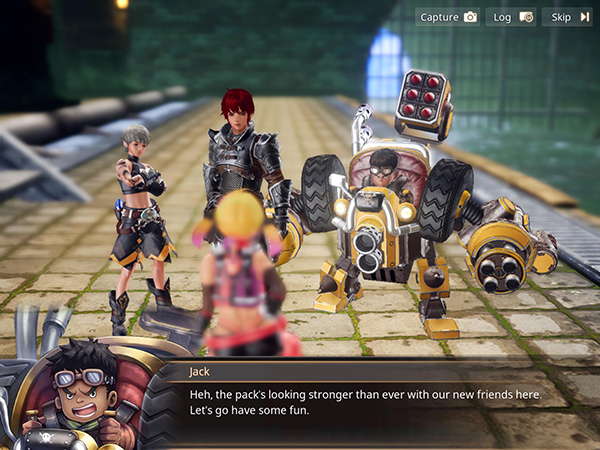Capture a screenshot of the scene

(x=448, y=17)
